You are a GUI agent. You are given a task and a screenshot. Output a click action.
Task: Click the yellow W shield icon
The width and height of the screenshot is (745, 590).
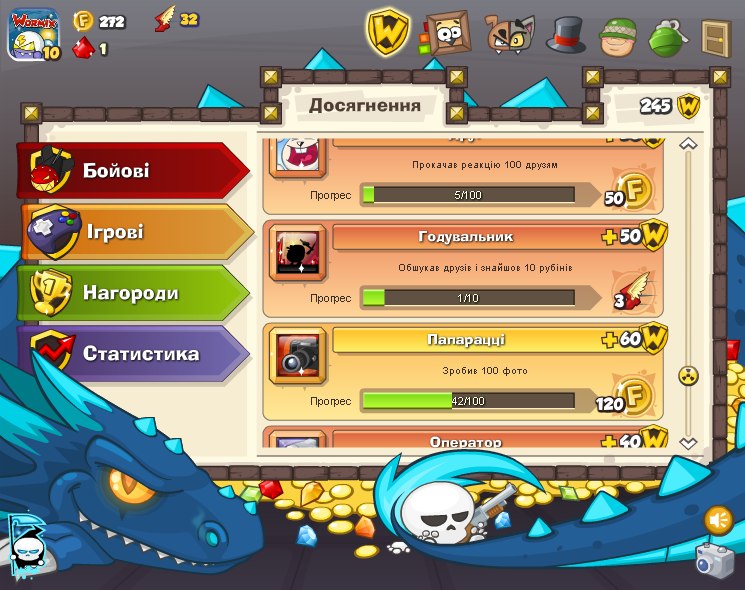click(387, 32)
